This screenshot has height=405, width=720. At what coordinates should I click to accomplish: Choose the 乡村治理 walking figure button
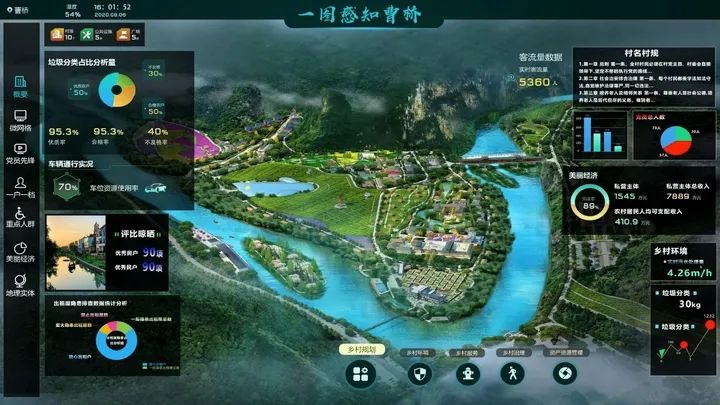tap(513, 373)
